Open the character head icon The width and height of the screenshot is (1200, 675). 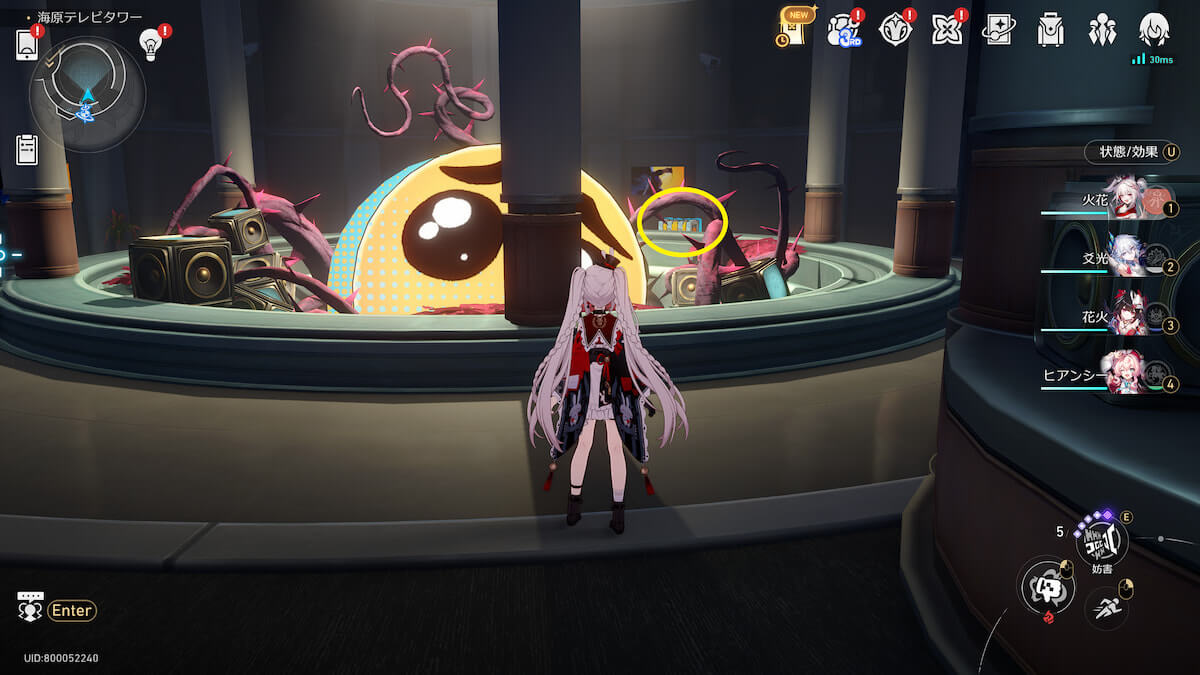[1154, 30]
